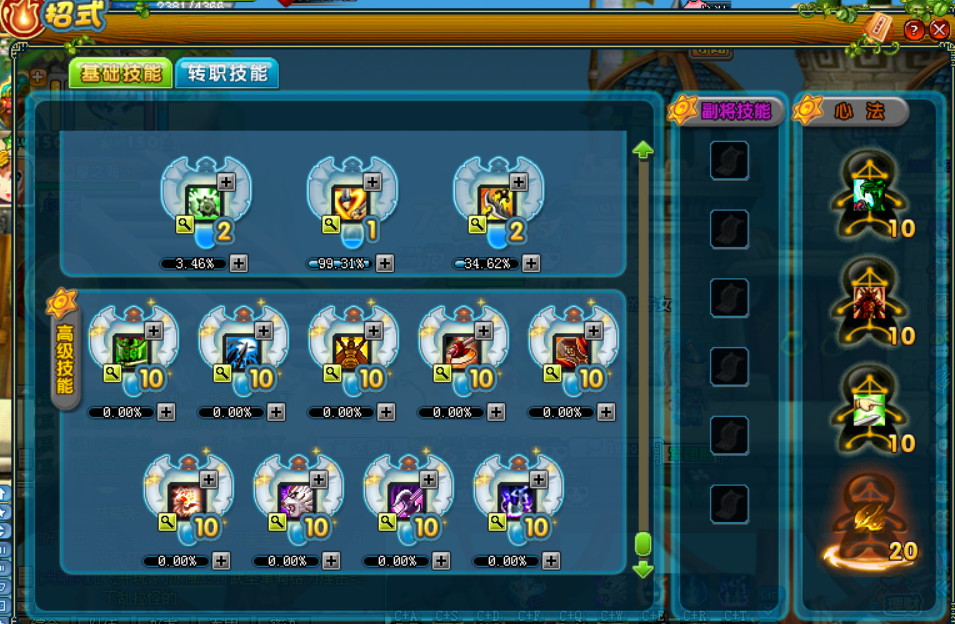Open the red question mark help button

(x=913, y=30)
